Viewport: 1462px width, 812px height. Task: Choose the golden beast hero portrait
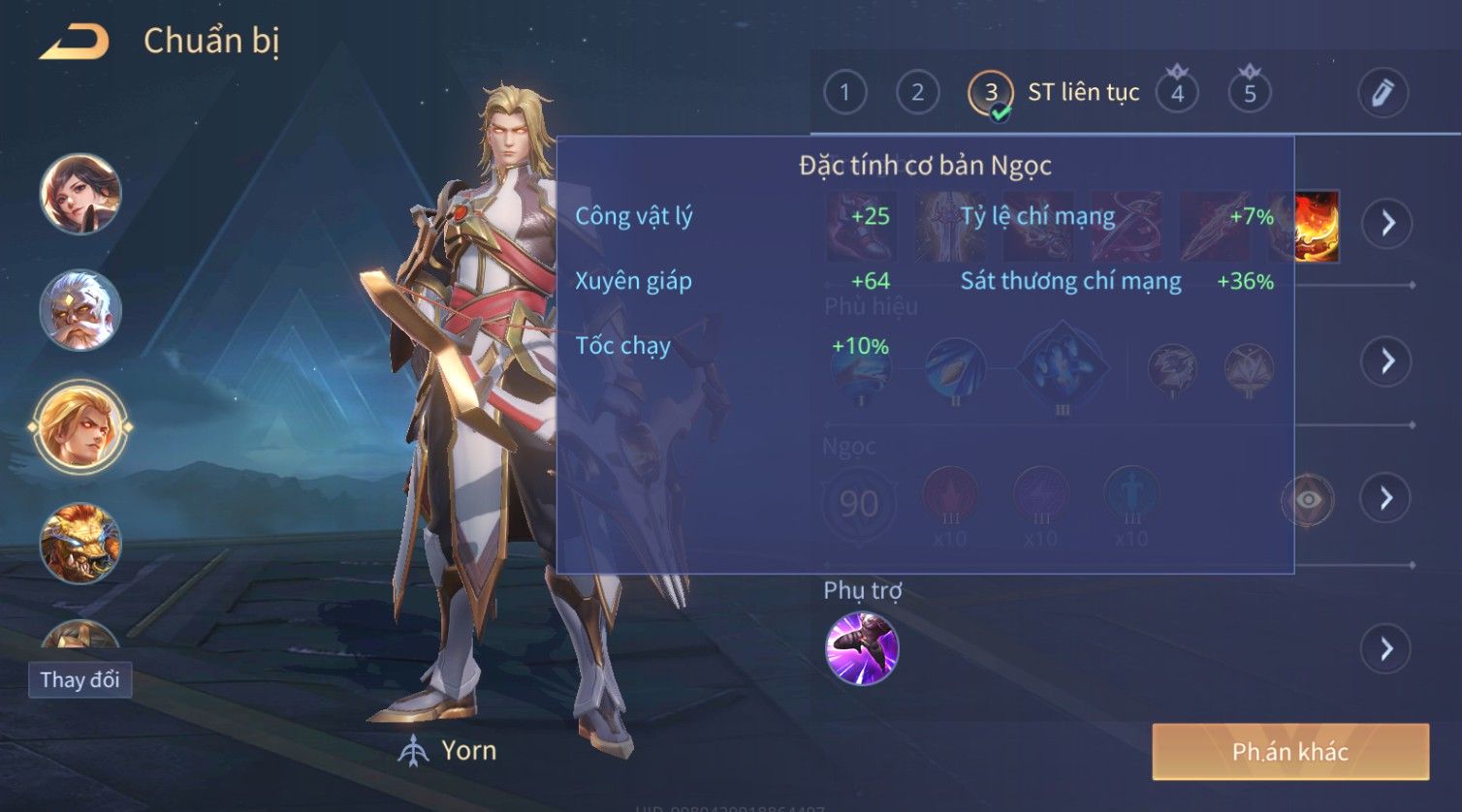(80, 543)
